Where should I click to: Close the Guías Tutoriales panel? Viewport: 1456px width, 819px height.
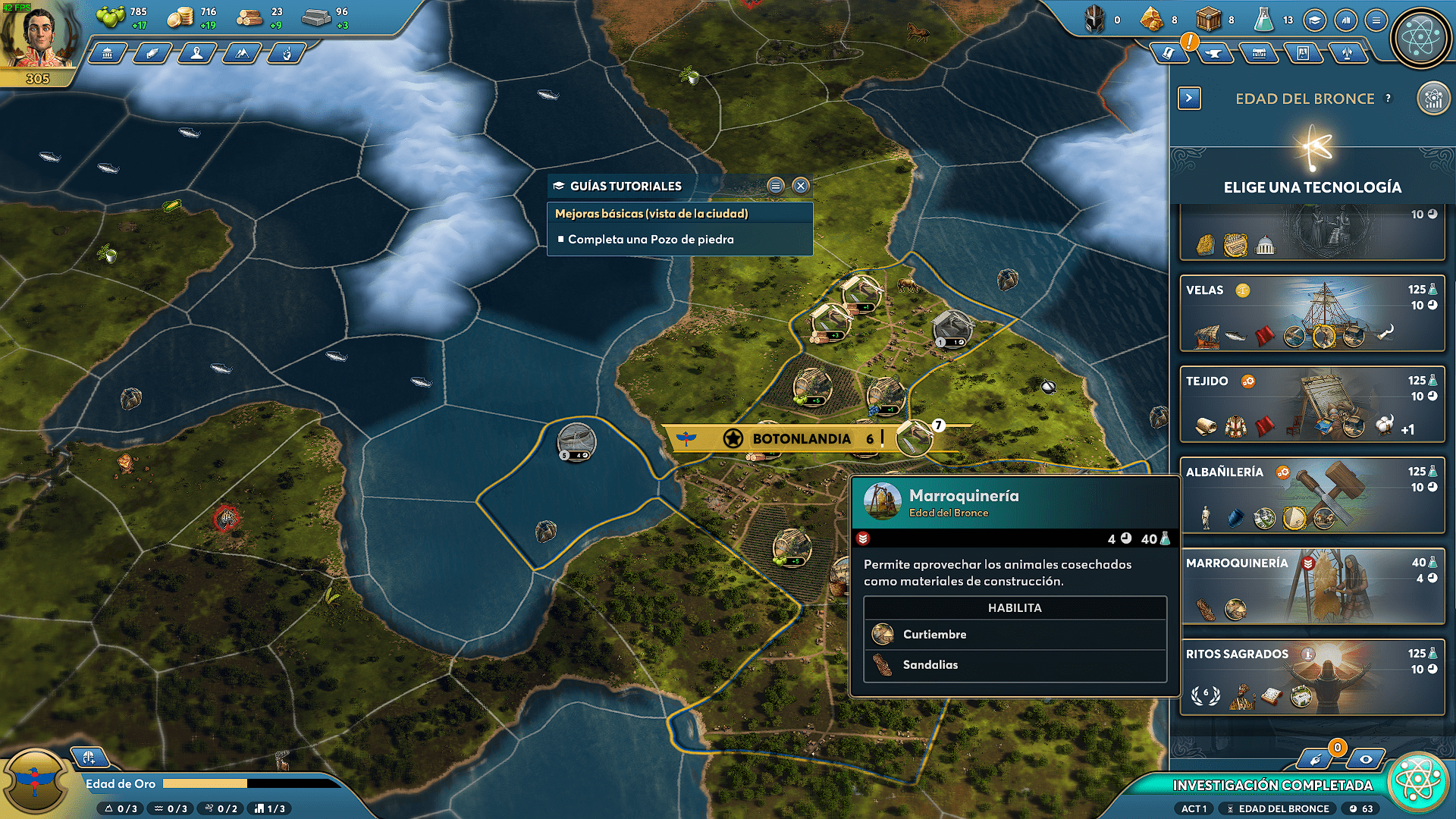(x=801, y=186)
